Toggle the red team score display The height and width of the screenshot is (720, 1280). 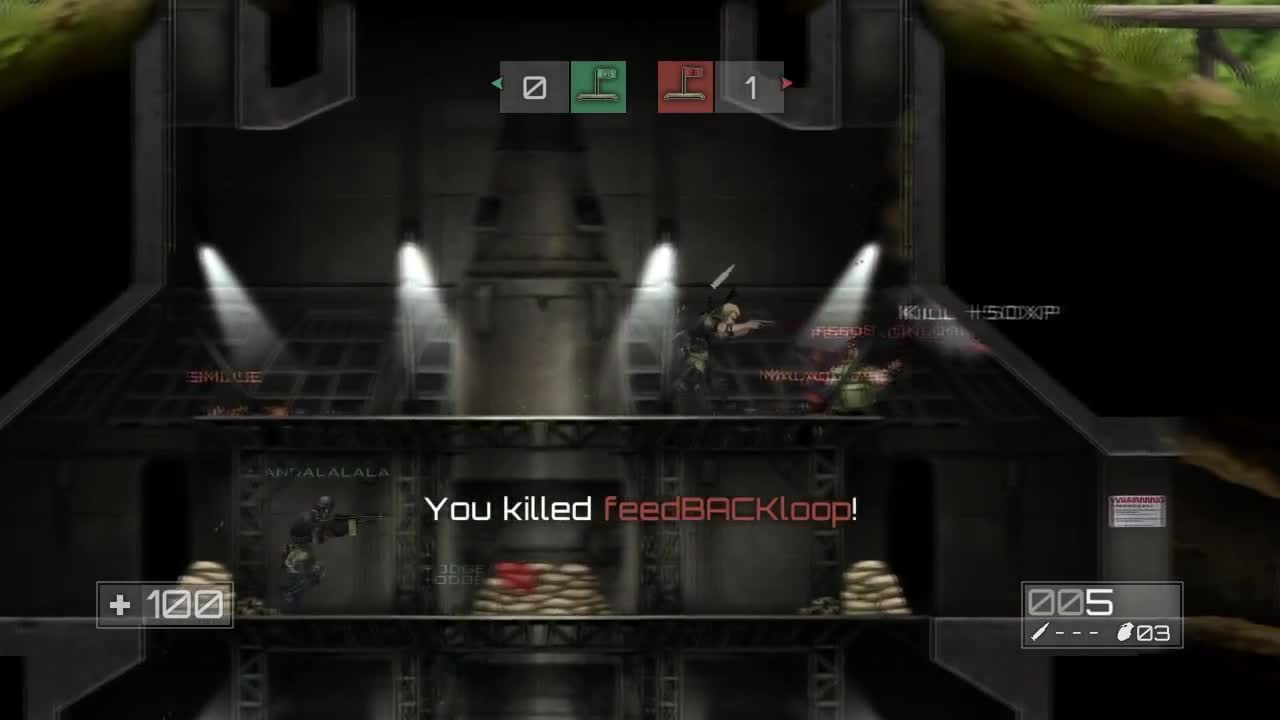tap(750, 87)
